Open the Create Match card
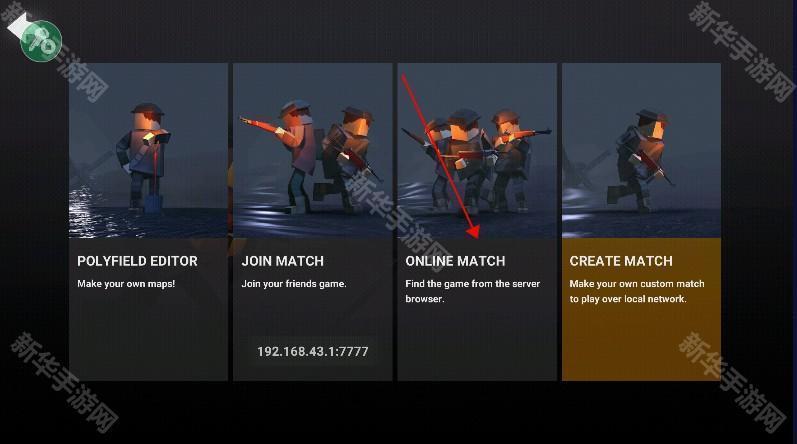Screen dimensions: 797x444 tap(640, 220)
